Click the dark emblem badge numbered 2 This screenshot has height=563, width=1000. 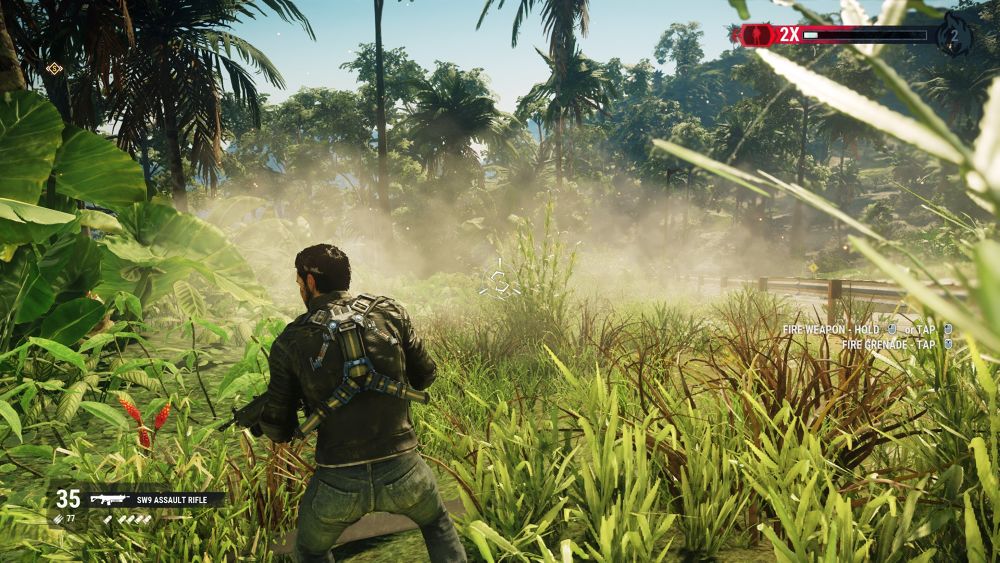click(954, 36)
